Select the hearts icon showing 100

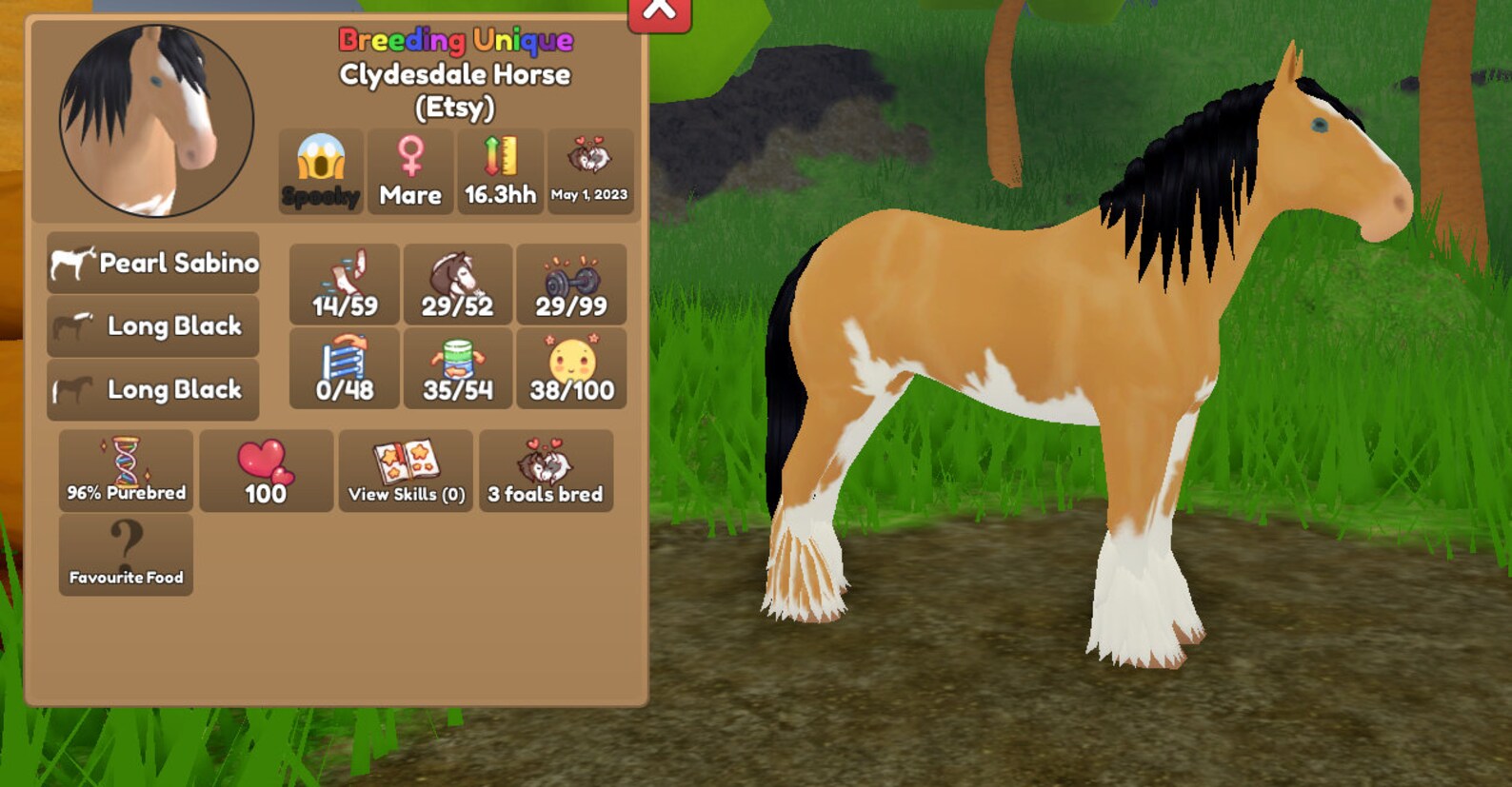(266, 470)
